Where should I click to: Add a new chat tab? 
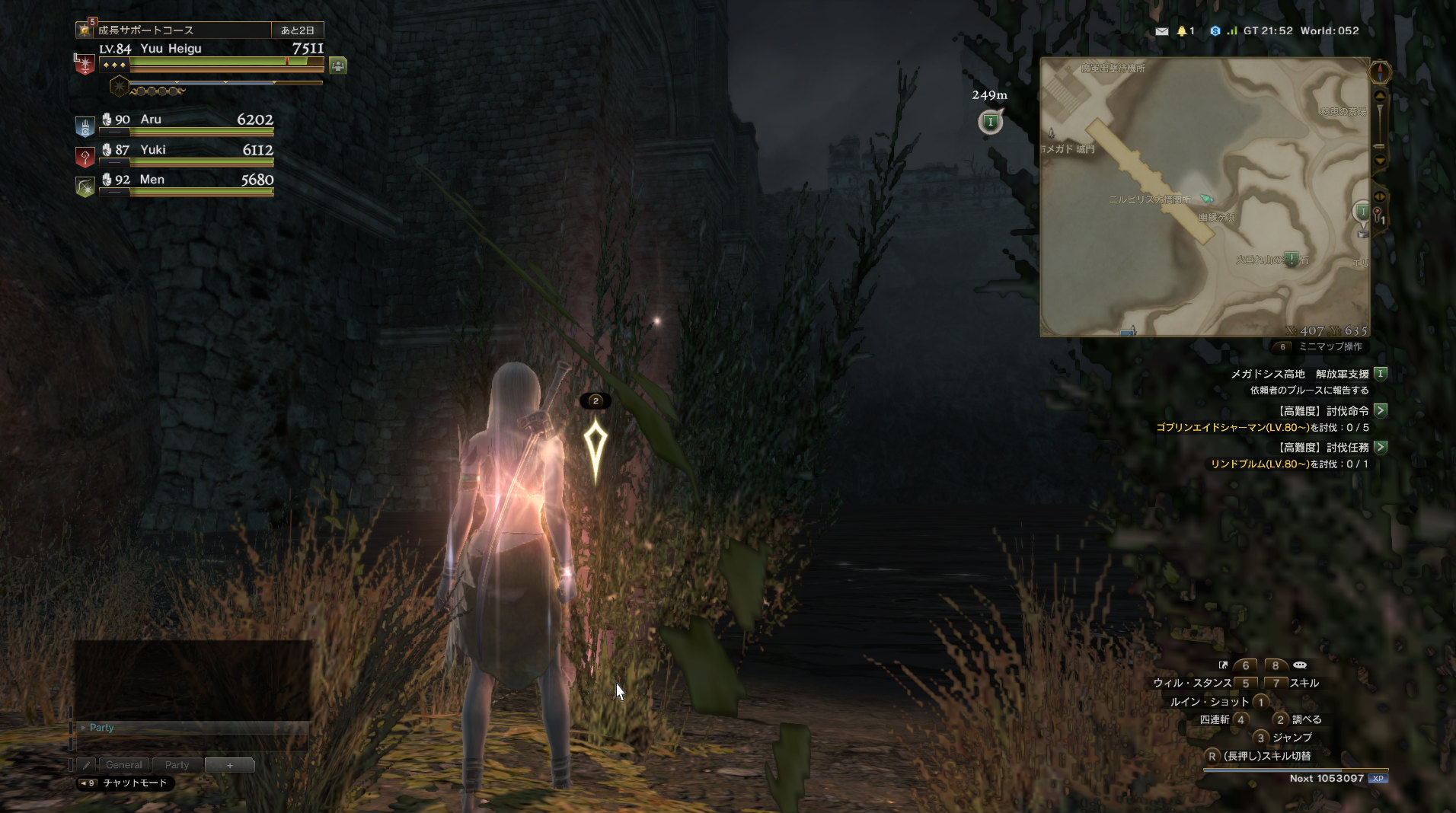[229, 765]
